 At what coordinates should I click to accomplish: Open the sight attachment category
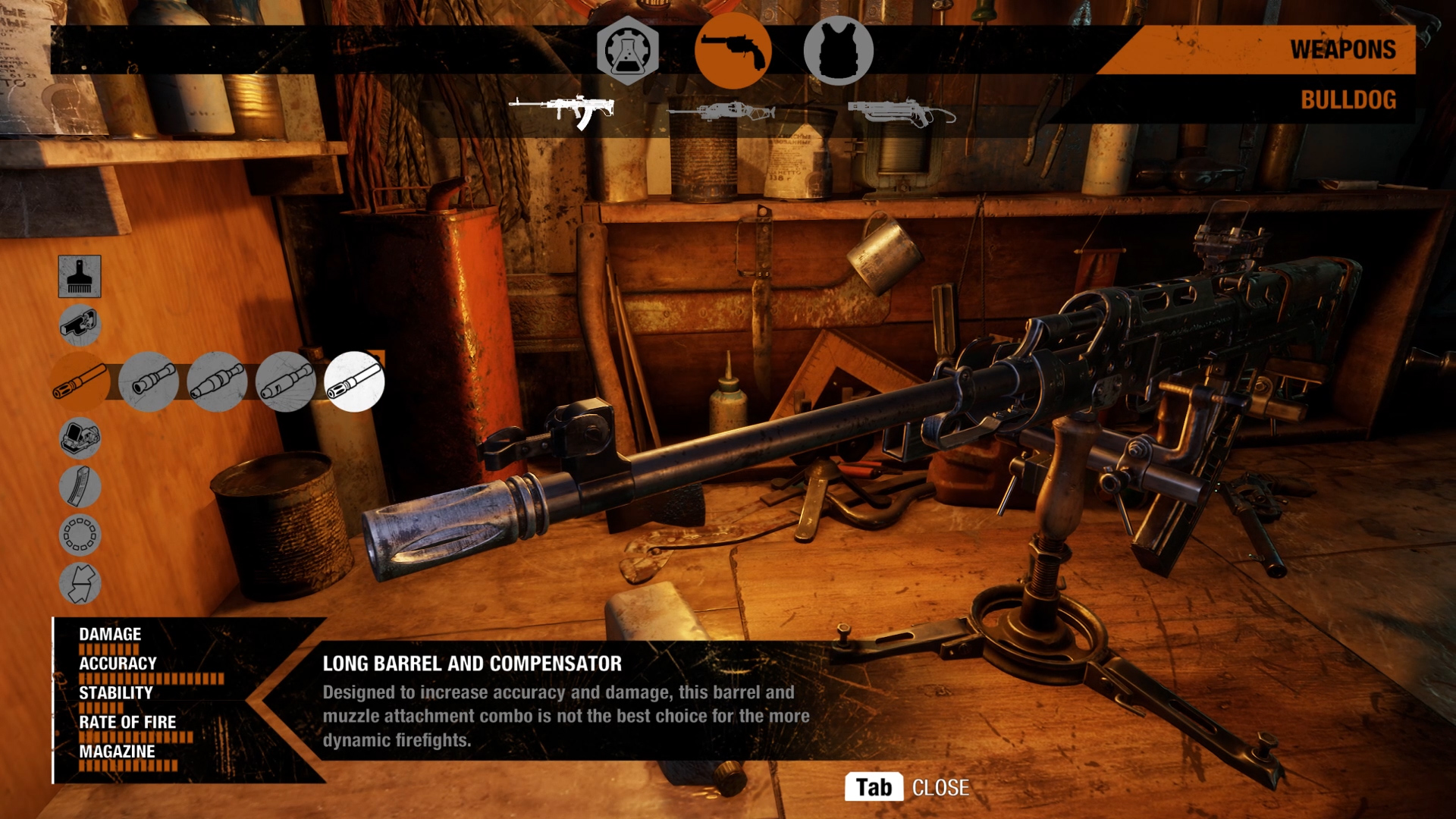pos(80,438)
